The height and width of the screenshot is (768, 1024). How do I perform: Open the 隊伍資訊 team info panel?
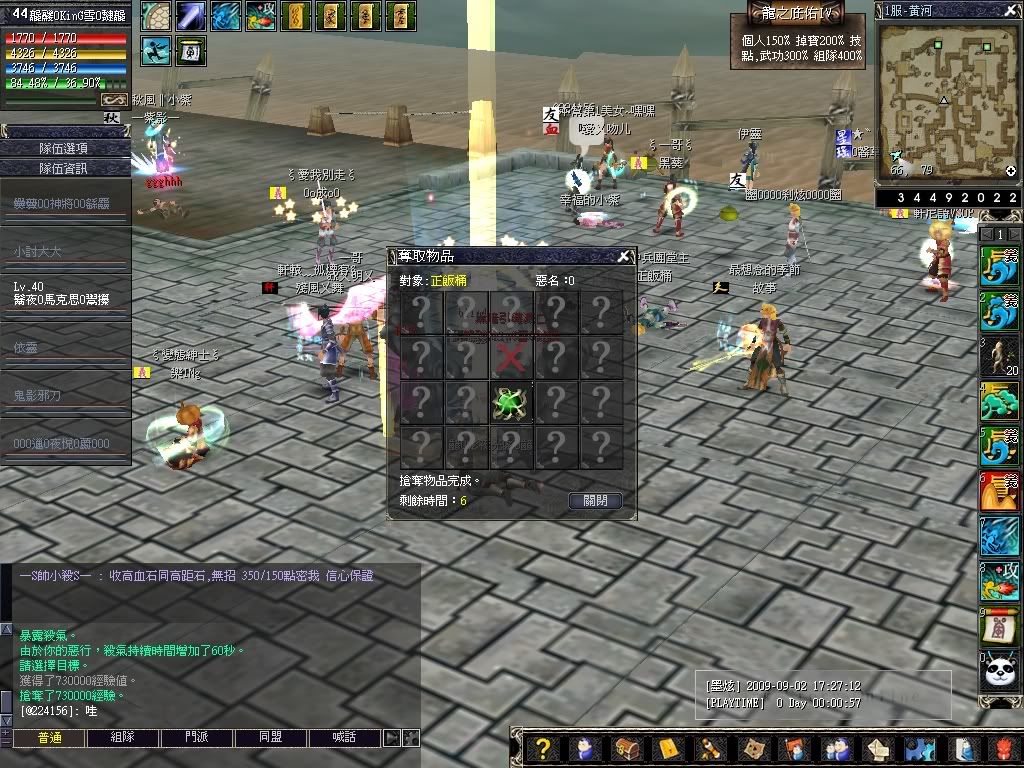pyautogui.click(x=63, y=168)
